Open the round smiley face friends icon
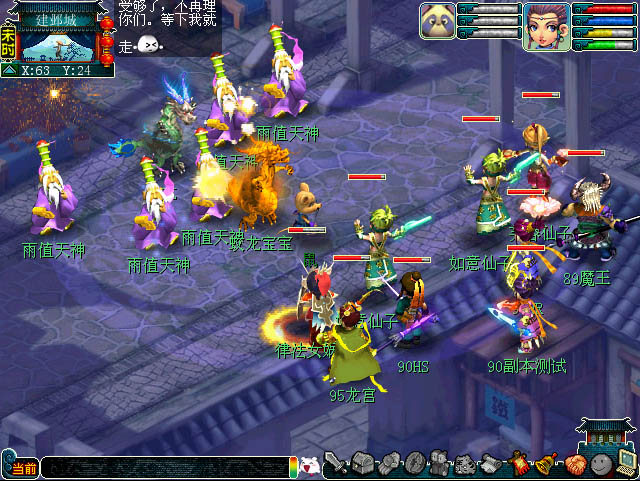This screenshot has height=481, width=640. (600, 465)
